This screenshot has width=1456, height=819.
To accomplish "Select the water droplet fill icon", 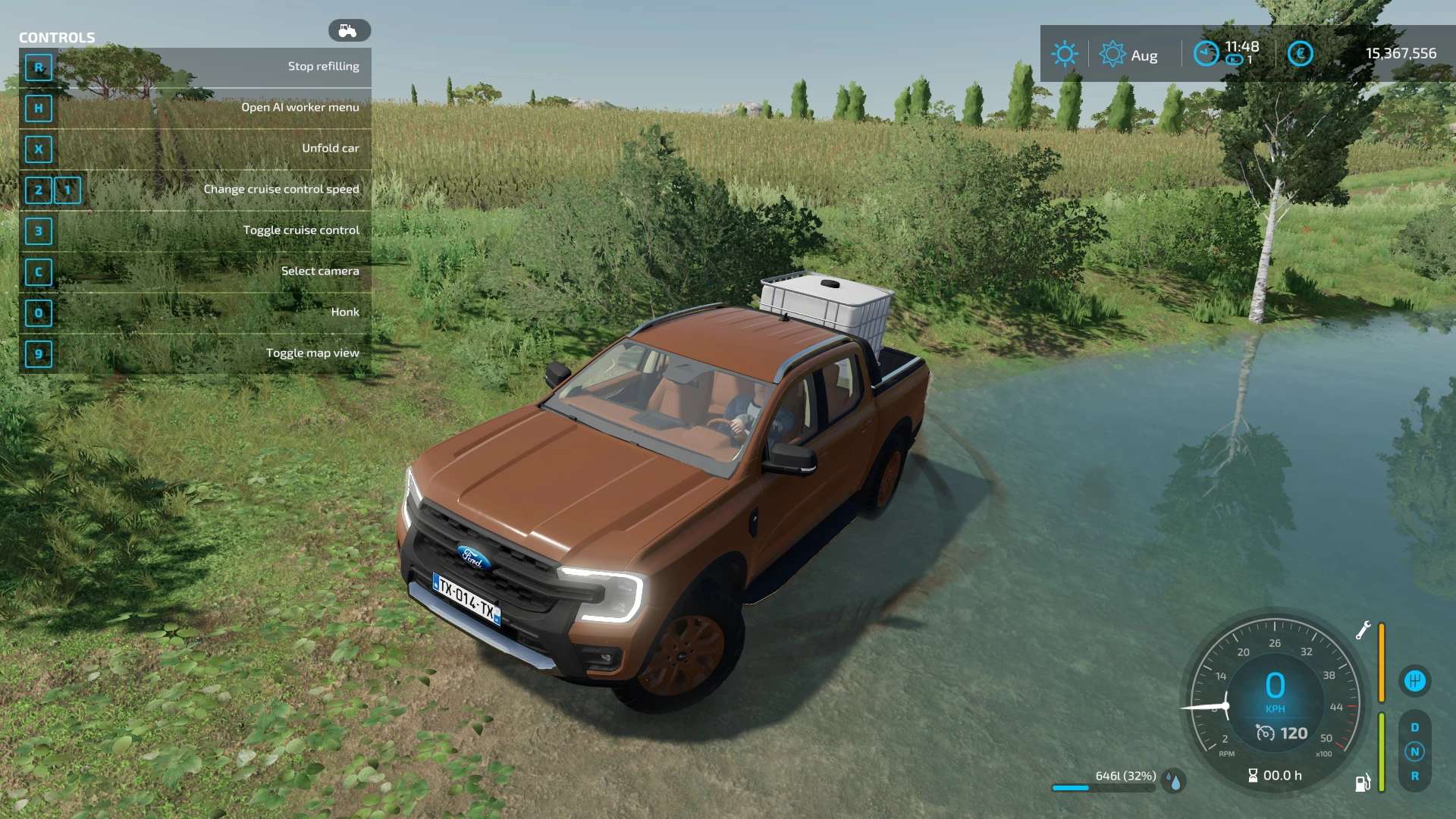I will (x=1175, y=781).
